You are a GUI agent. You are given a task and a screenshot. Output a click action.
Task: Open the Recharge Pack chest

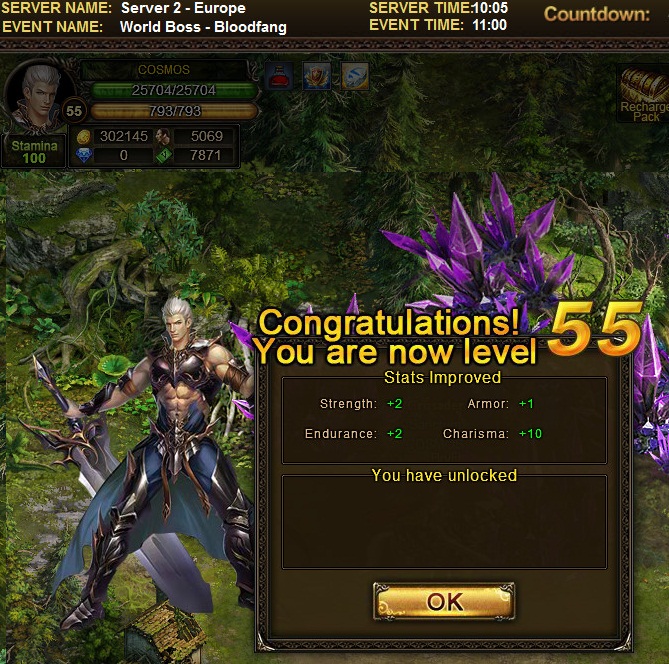pyautogui.click(x=644, y=91)
